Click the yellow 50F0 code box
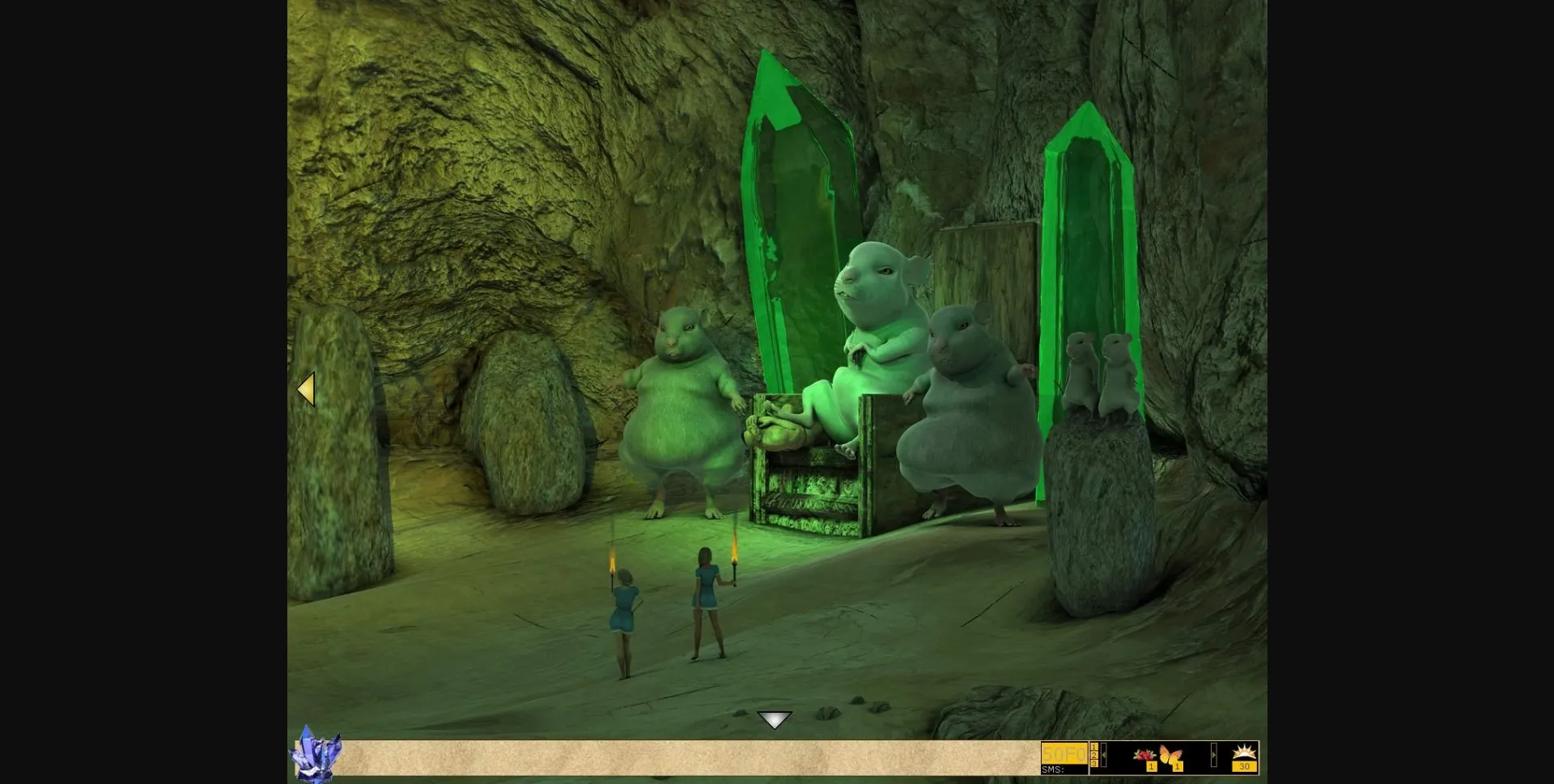Screen dimensions: 1554x784 click(1064, 753)
